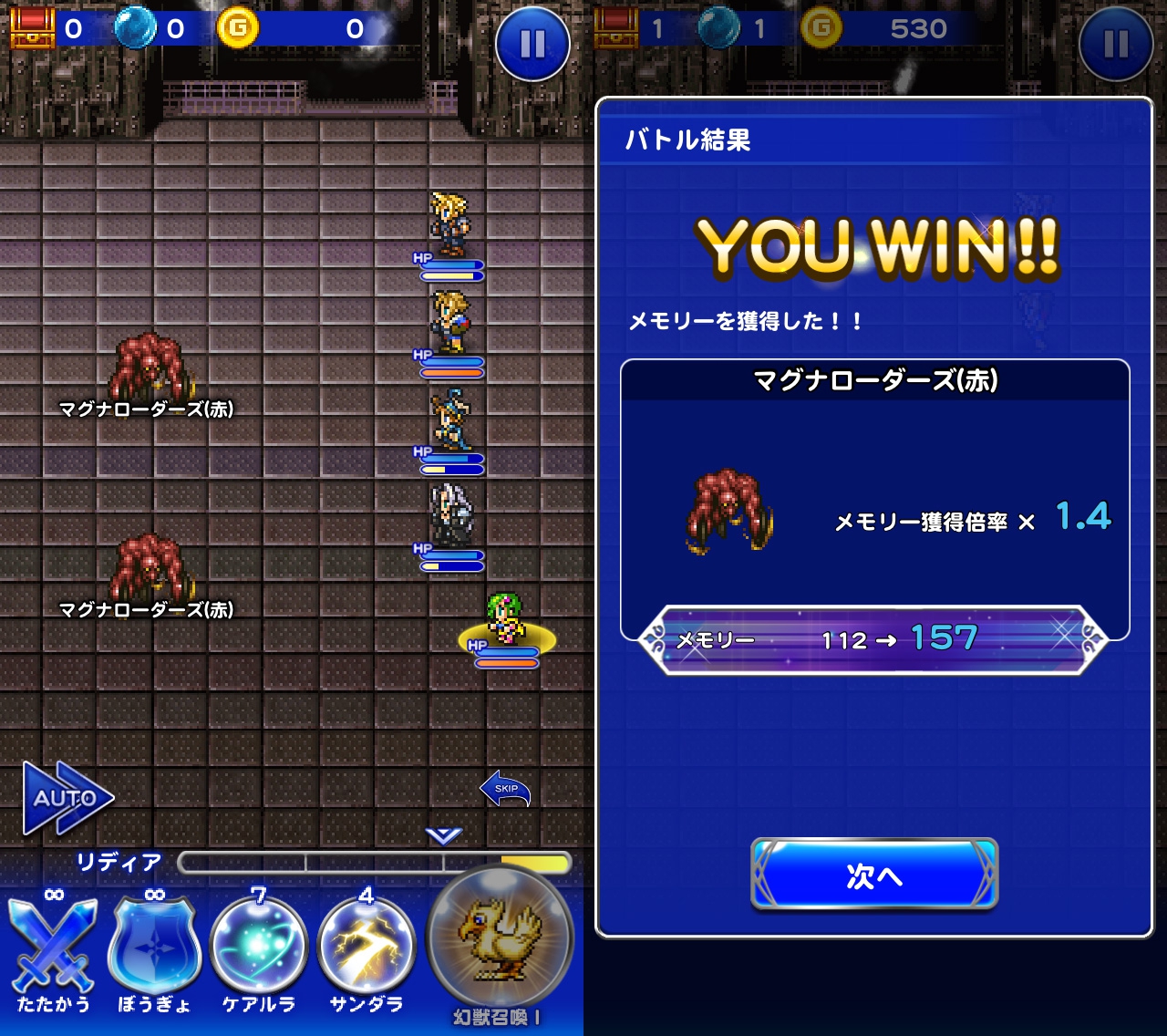Tap the SKIP arrow button
This screenshot has width=1167, height=1036.
point(505,790)
